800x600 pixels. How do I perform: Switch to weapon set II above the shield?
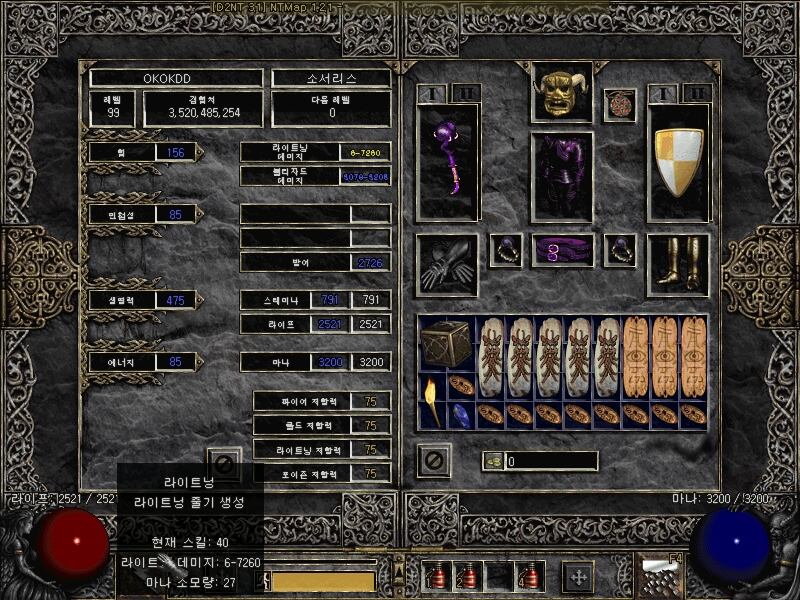tap(696, 93)
